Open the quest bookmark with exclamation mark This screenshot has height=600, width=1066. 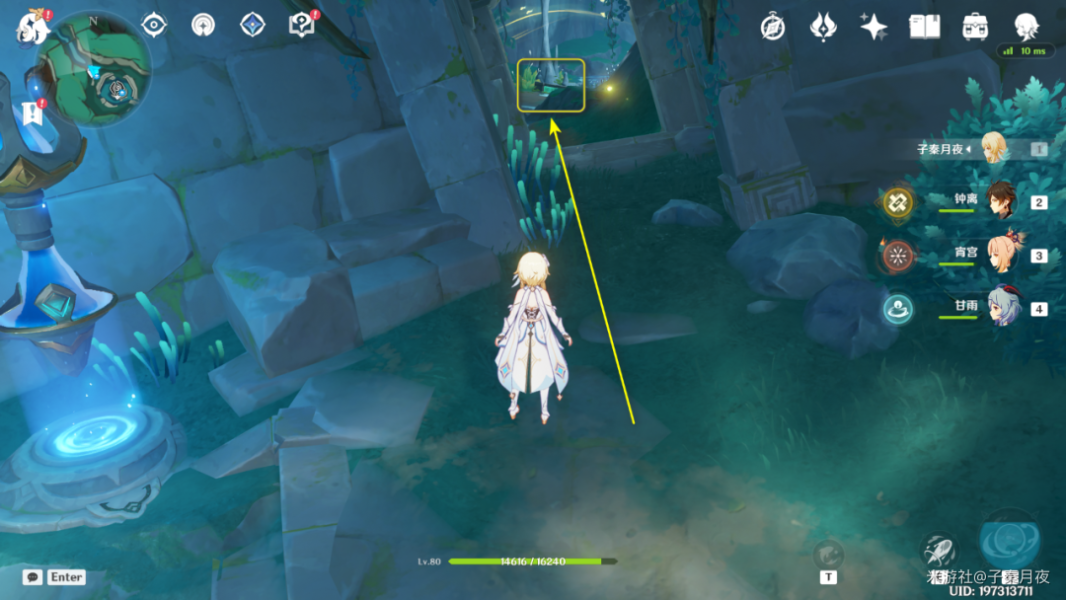32,113
